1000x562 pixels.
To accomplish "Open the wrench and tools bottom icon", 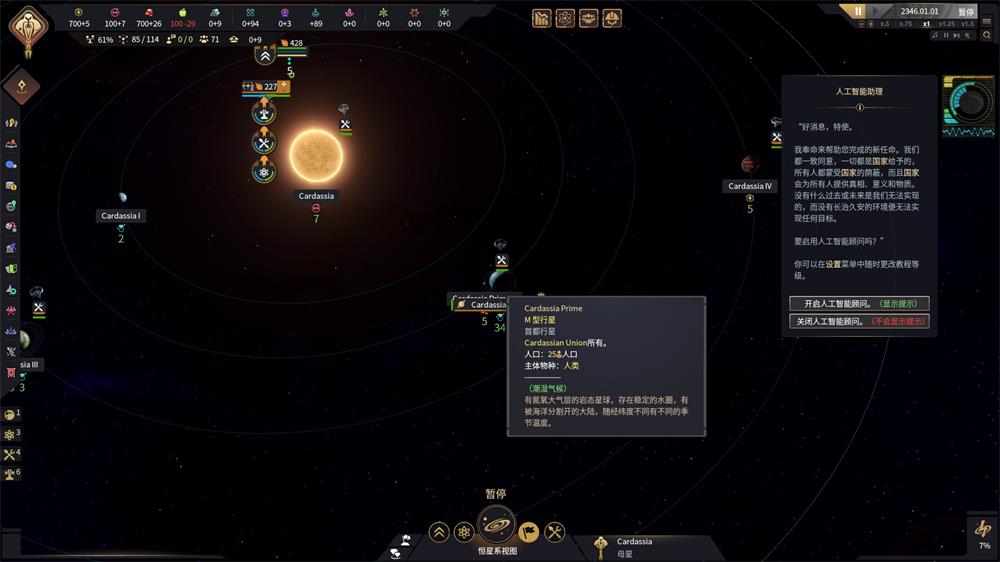I will [555, 532].
